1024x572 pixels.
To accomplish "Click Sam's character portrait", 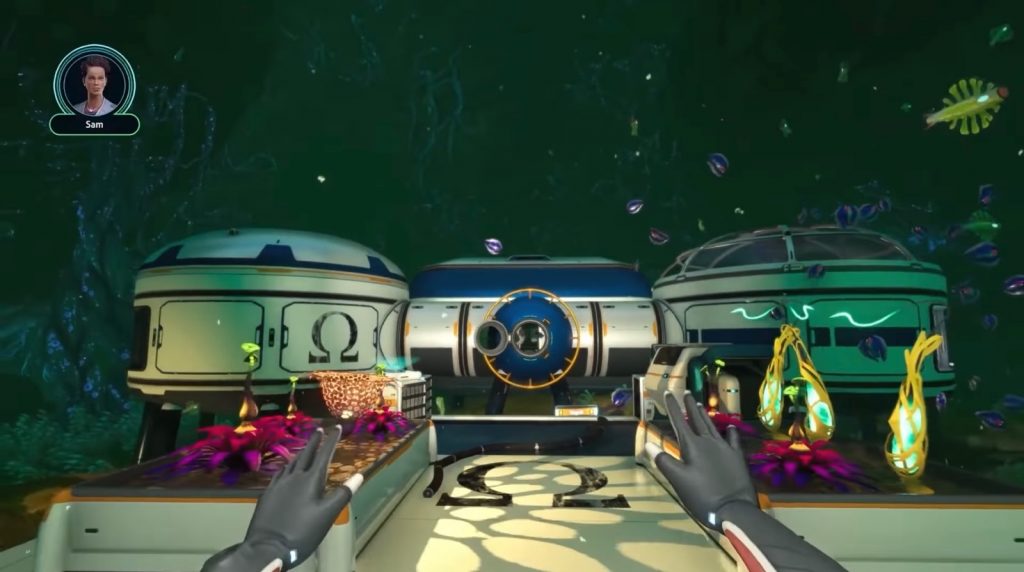I will [x=94, y=81].
